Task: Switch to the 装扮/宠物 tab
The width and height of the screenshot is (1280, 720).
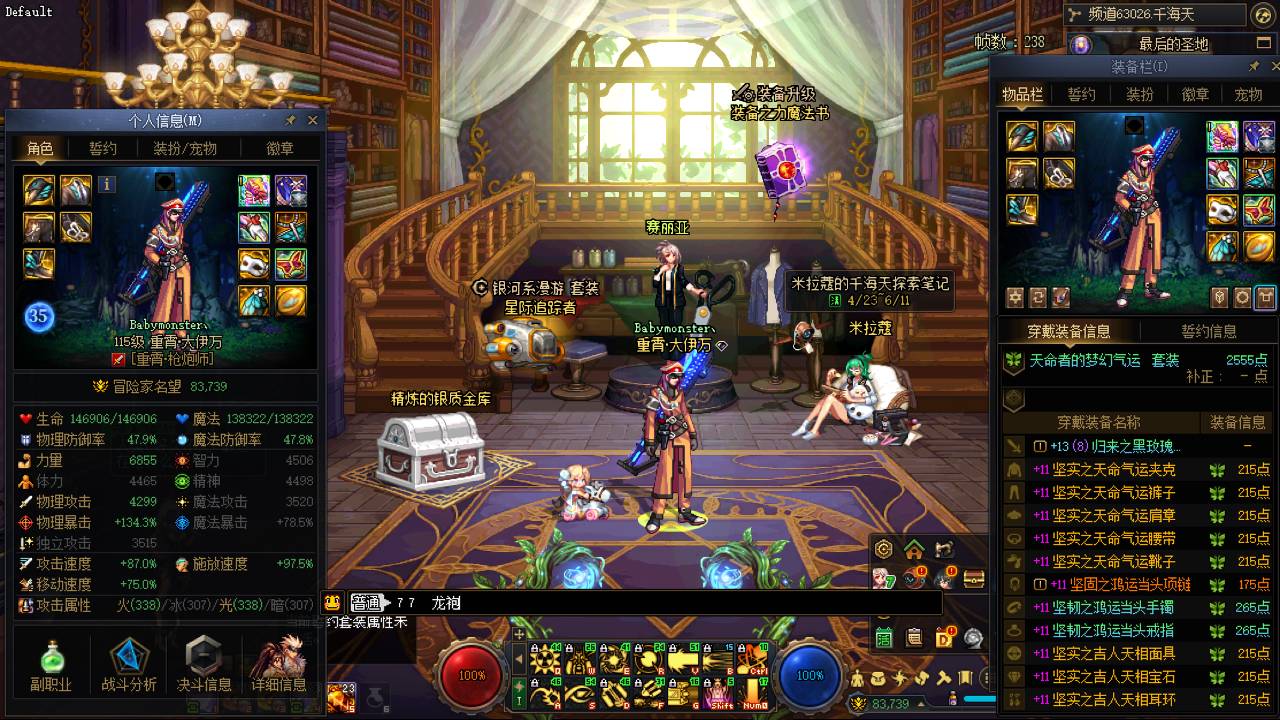Action: [x=184, y=148]
